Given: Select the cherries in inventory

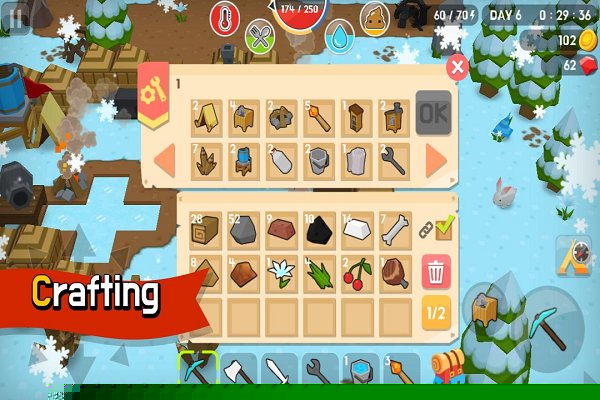Looking at the screenshot, I should coord(358,274).
